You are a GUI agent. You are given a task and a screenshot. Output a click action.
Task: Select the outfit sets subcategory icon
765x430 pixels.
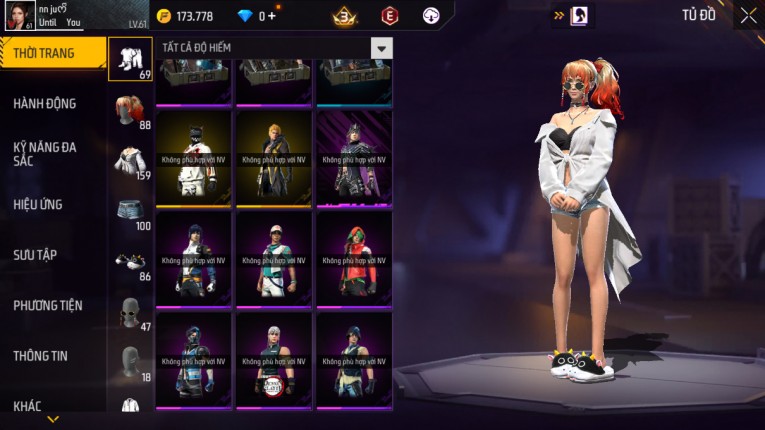(x=130, y=58)
